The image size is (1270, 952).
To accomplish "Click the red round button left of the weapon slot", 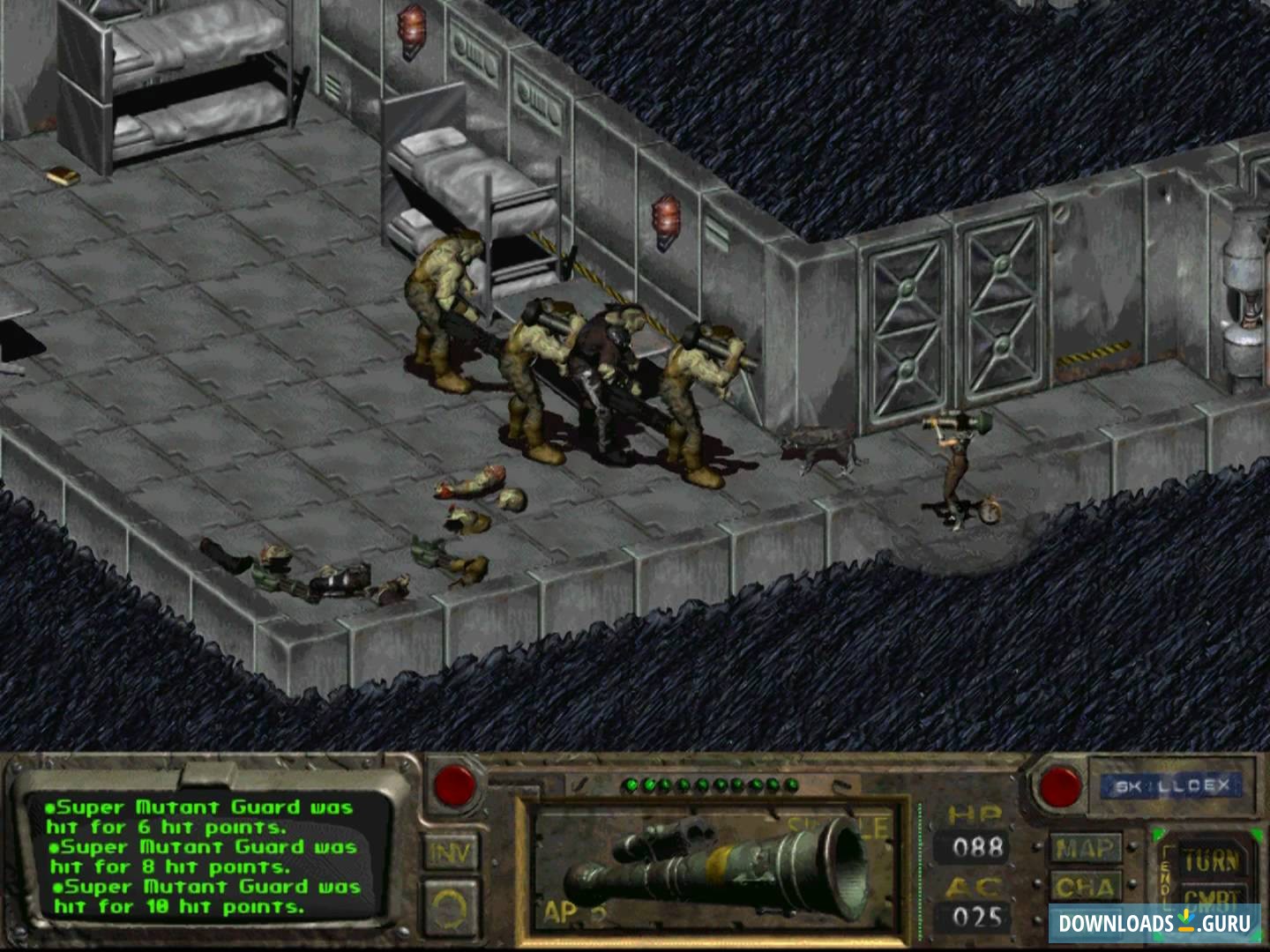I will 455,782.
